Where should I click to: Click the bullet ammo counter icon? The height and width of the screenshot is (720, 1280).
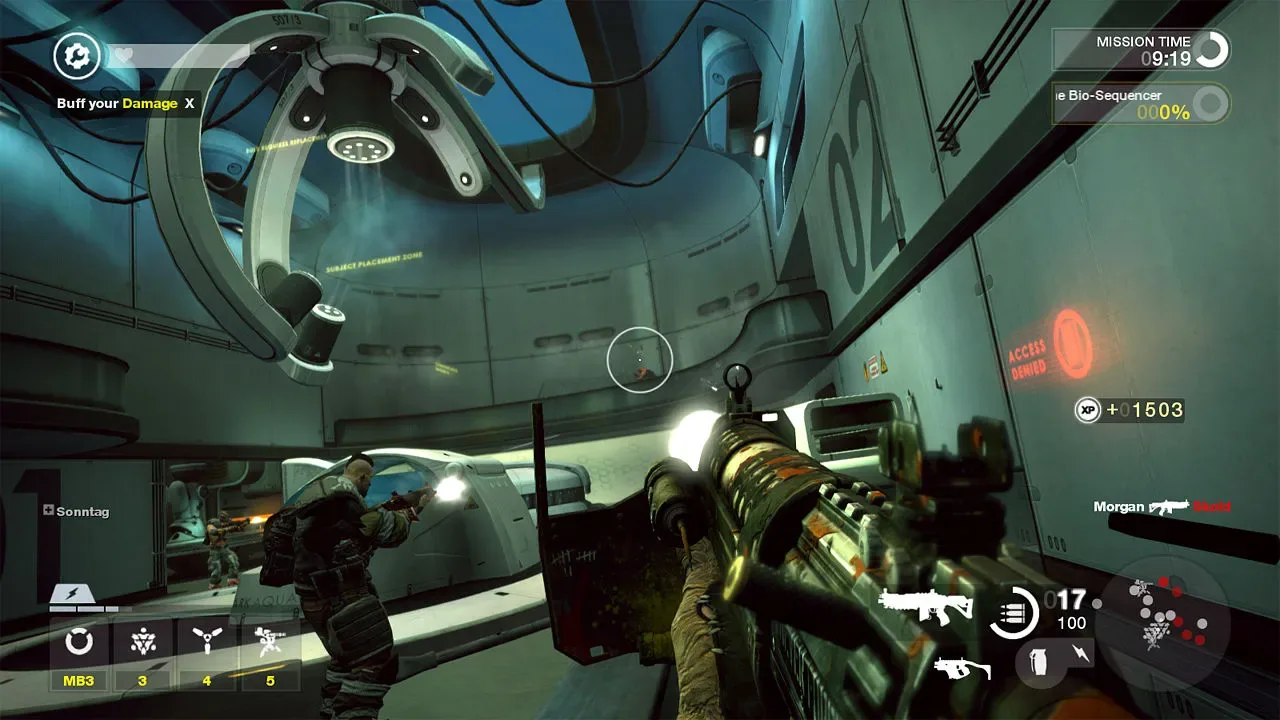tap(1013, 613)
